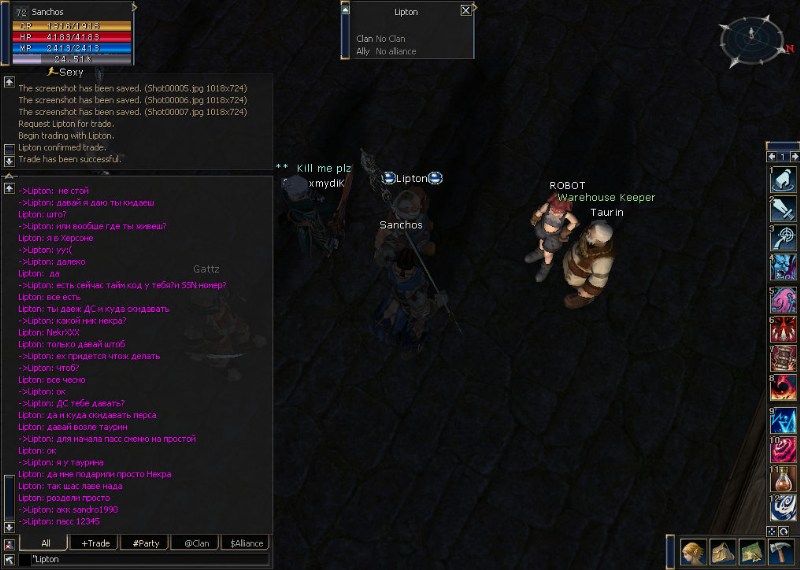Use the hand pickup skill in slot 1

(783, 181)
